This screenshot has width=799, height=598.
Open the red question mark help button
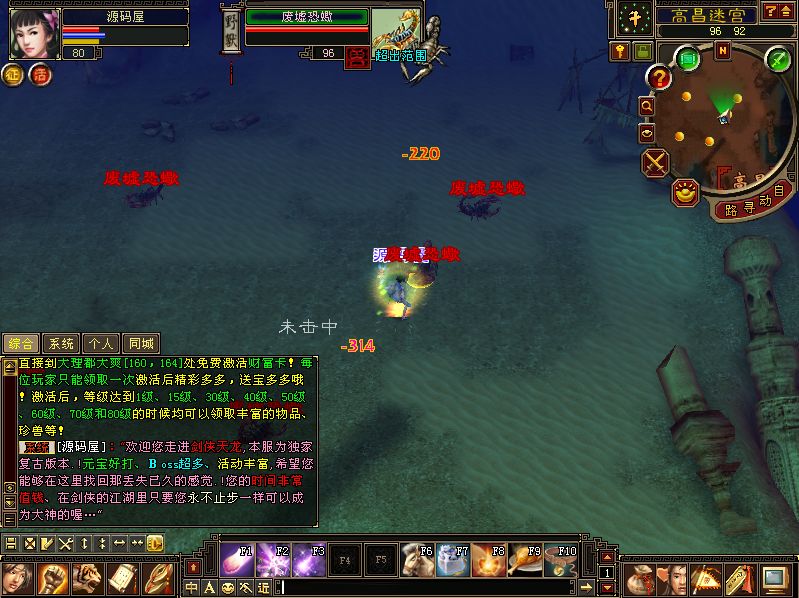pyautogui.click(x=659, y=77)
